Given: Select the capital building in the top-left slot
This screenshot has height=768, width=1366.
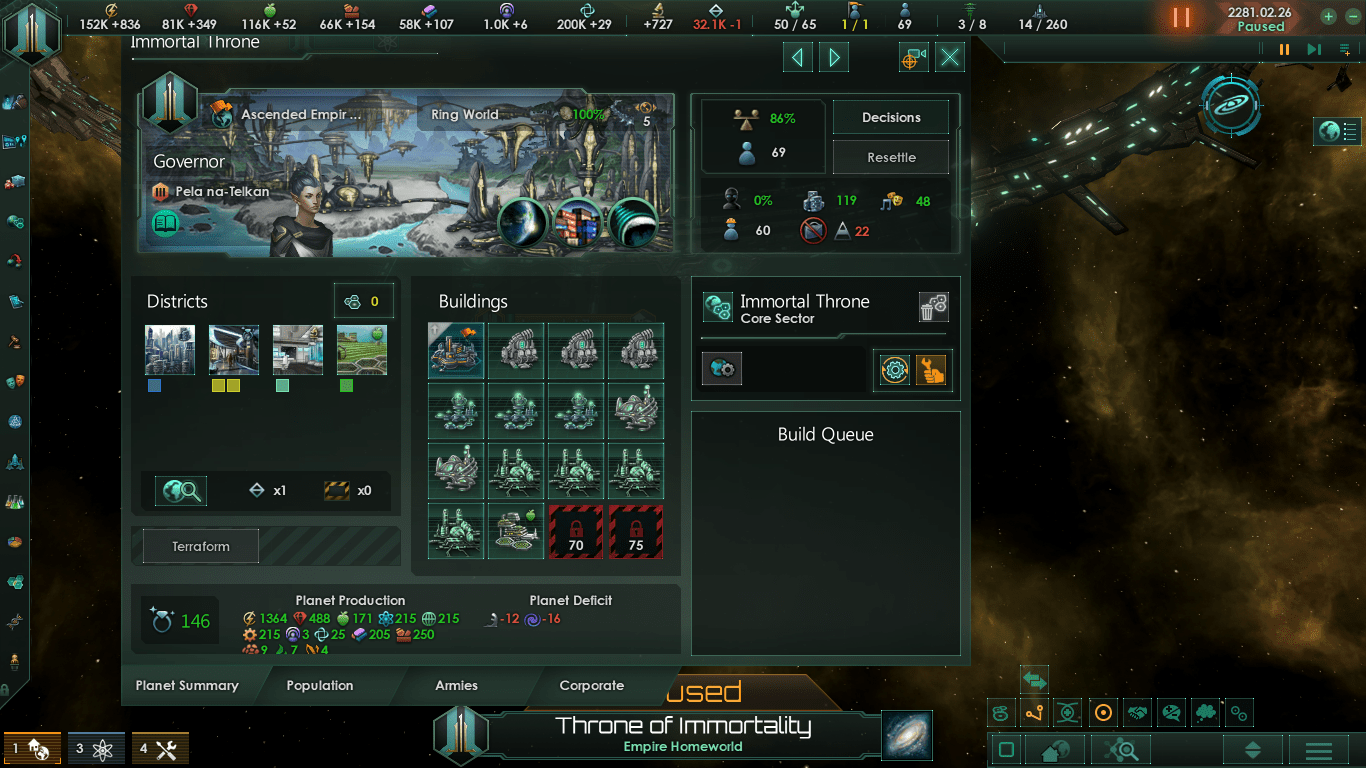Looking at the screenshot, I should coord(456,350).
